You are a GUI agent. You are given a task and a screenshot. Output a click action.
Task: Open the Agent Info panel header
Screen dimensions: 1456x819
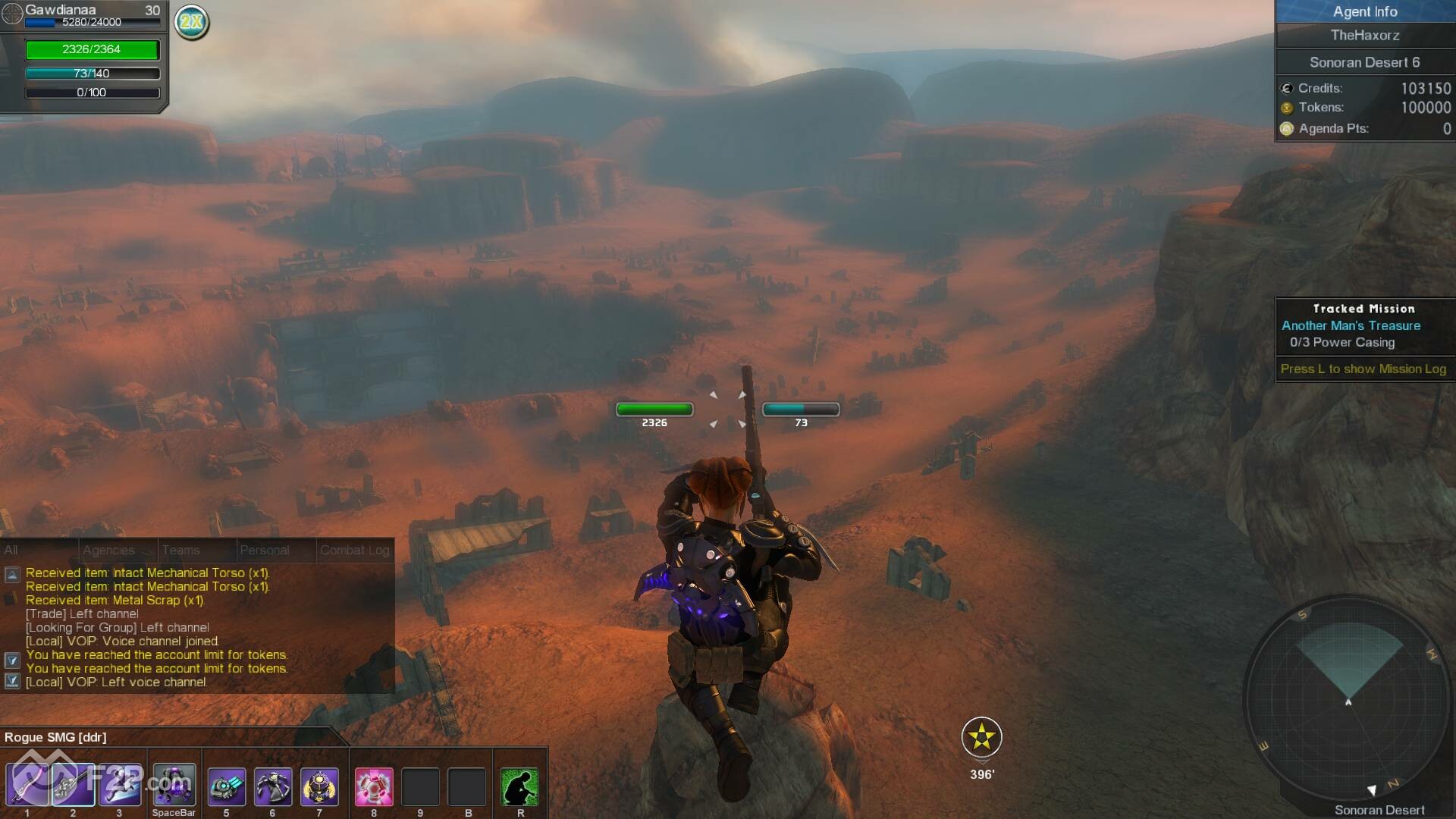[x=1364, y=11]
